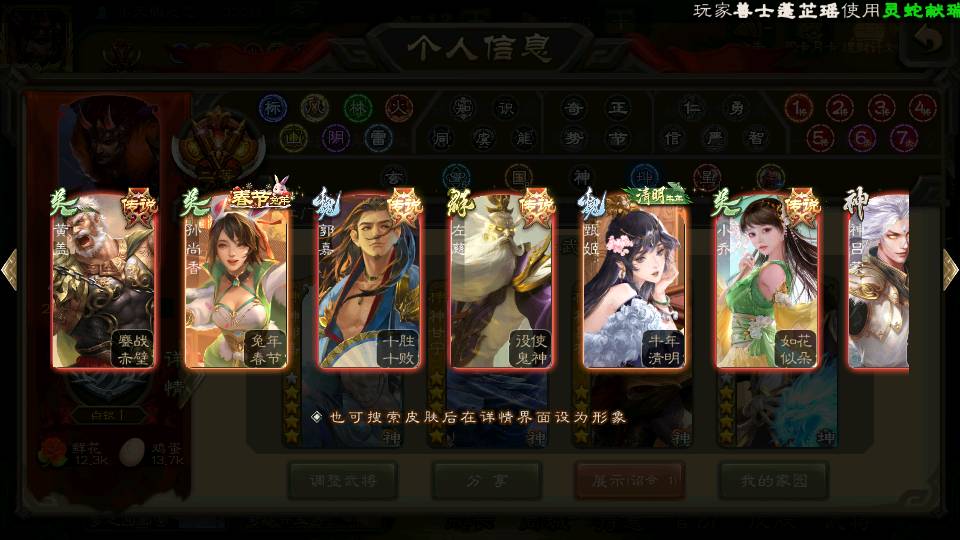Viewport: 960px width, 540px height.
Task: Click the 分享 share button
Action: pos(486,481)
